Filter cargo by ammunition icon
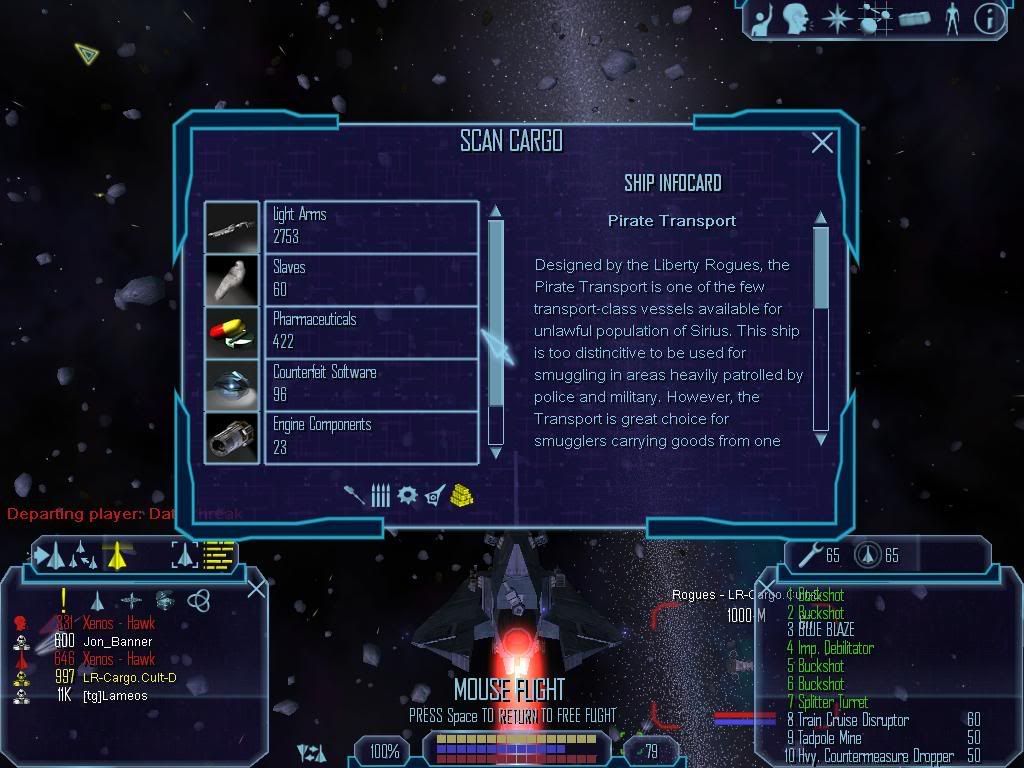 point(380,495)
